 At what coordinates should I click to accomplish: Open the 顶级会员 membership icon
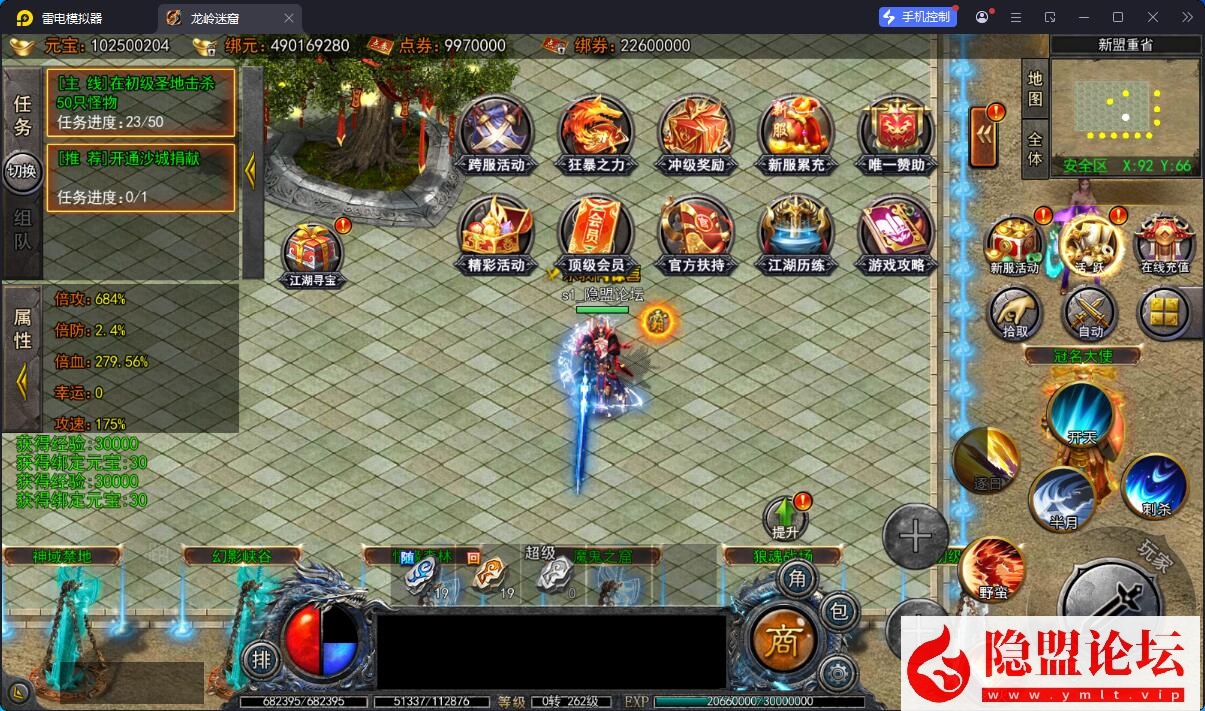596,234
